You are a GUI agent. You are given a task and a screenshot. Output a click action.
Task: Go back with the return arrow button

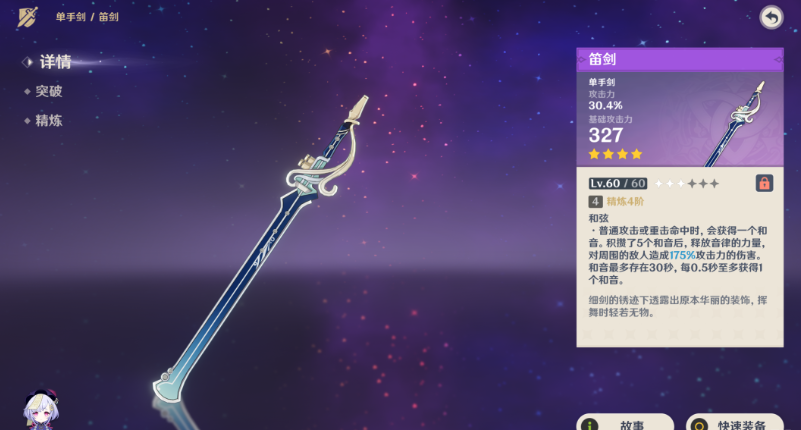point(771,16)
